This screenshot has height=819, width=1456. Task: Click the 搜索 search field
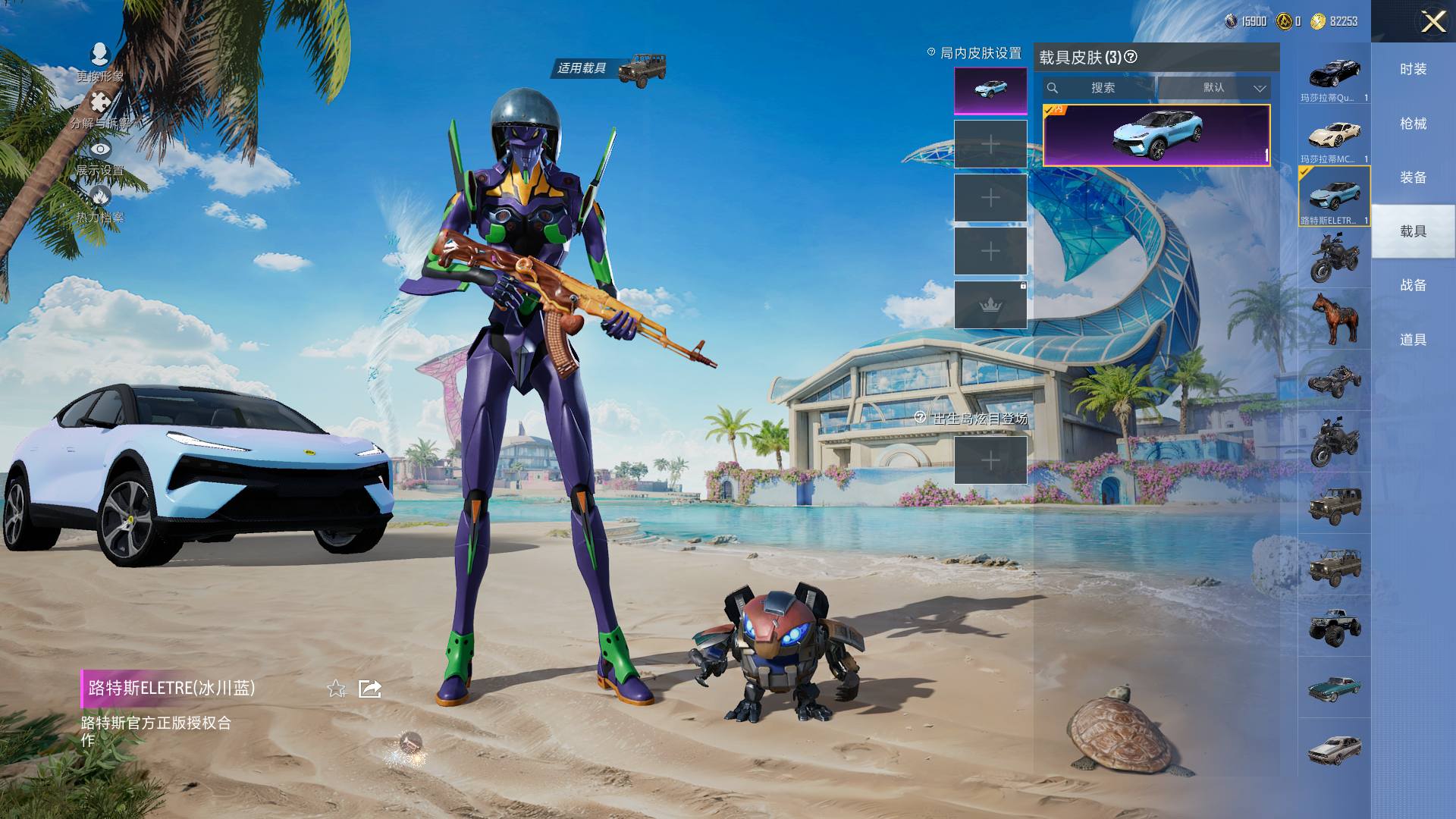(x=1099, y=88)
